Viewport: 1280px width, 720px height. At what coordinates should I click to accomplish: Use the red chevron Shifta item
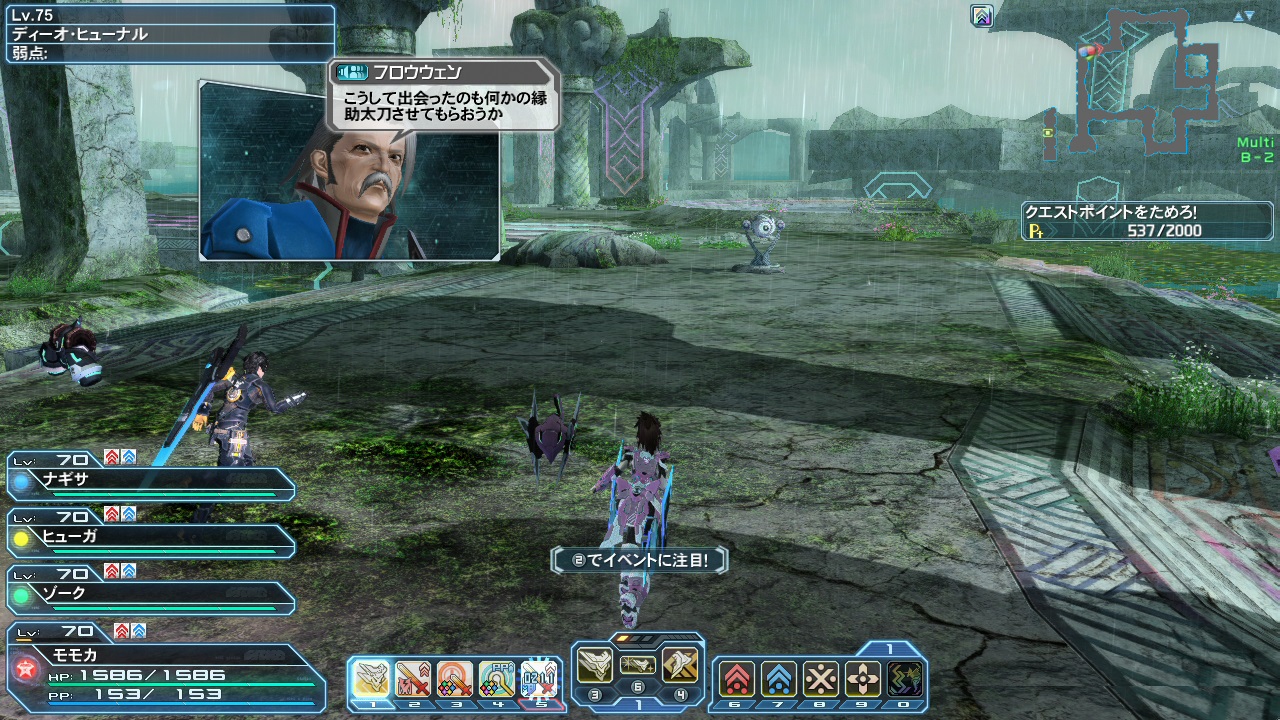point(737,680)
